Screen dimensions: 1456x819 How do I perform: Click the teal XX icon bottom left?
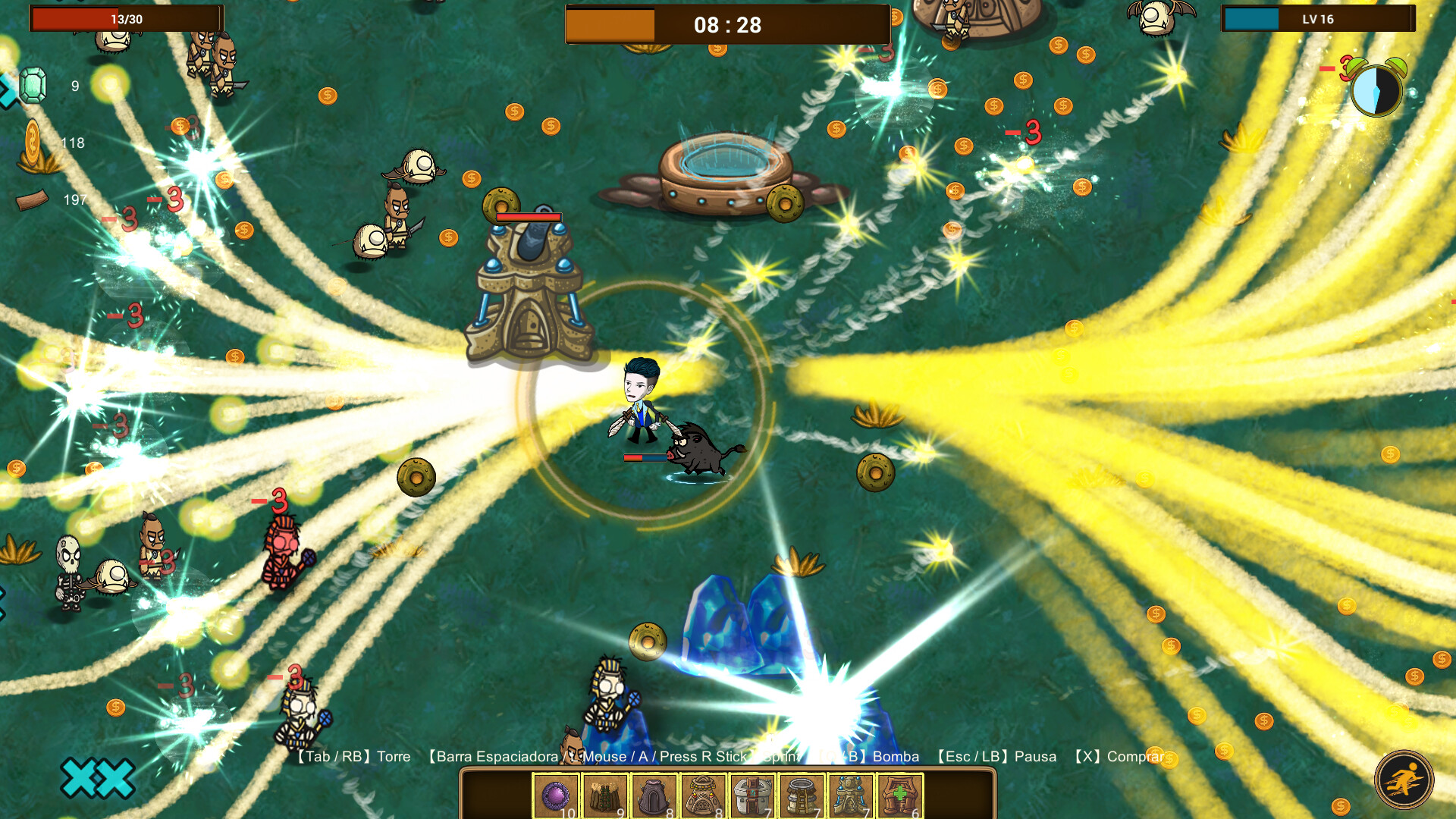click(99, 777)
